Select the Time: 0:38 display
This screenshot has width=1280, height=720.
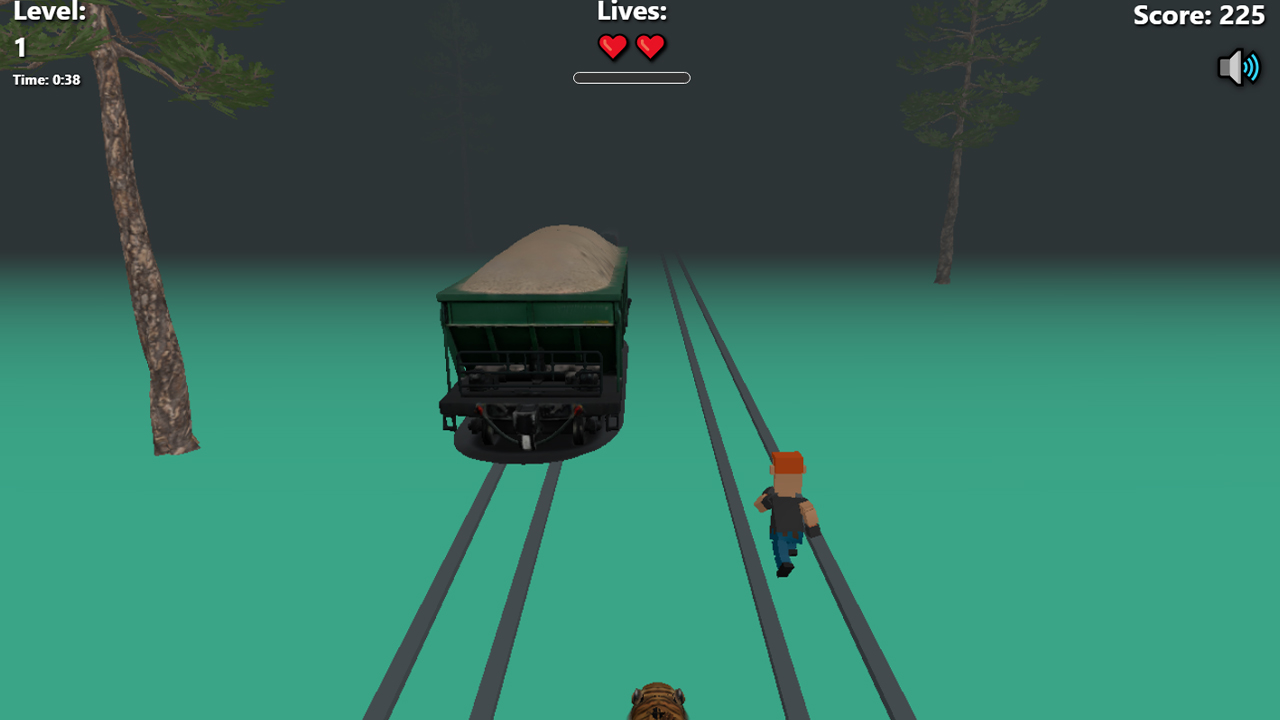click(45, 79)
